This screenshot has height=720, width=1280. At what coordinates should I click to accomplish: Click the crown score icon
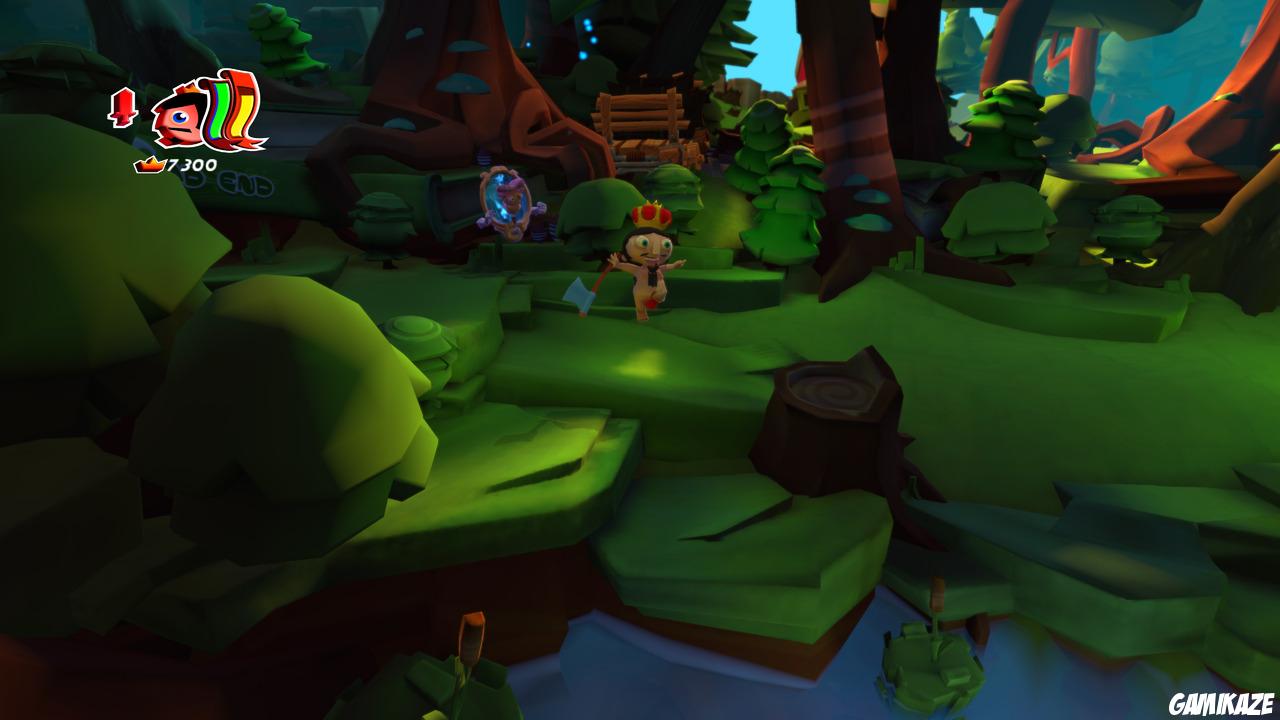point(150,164)
